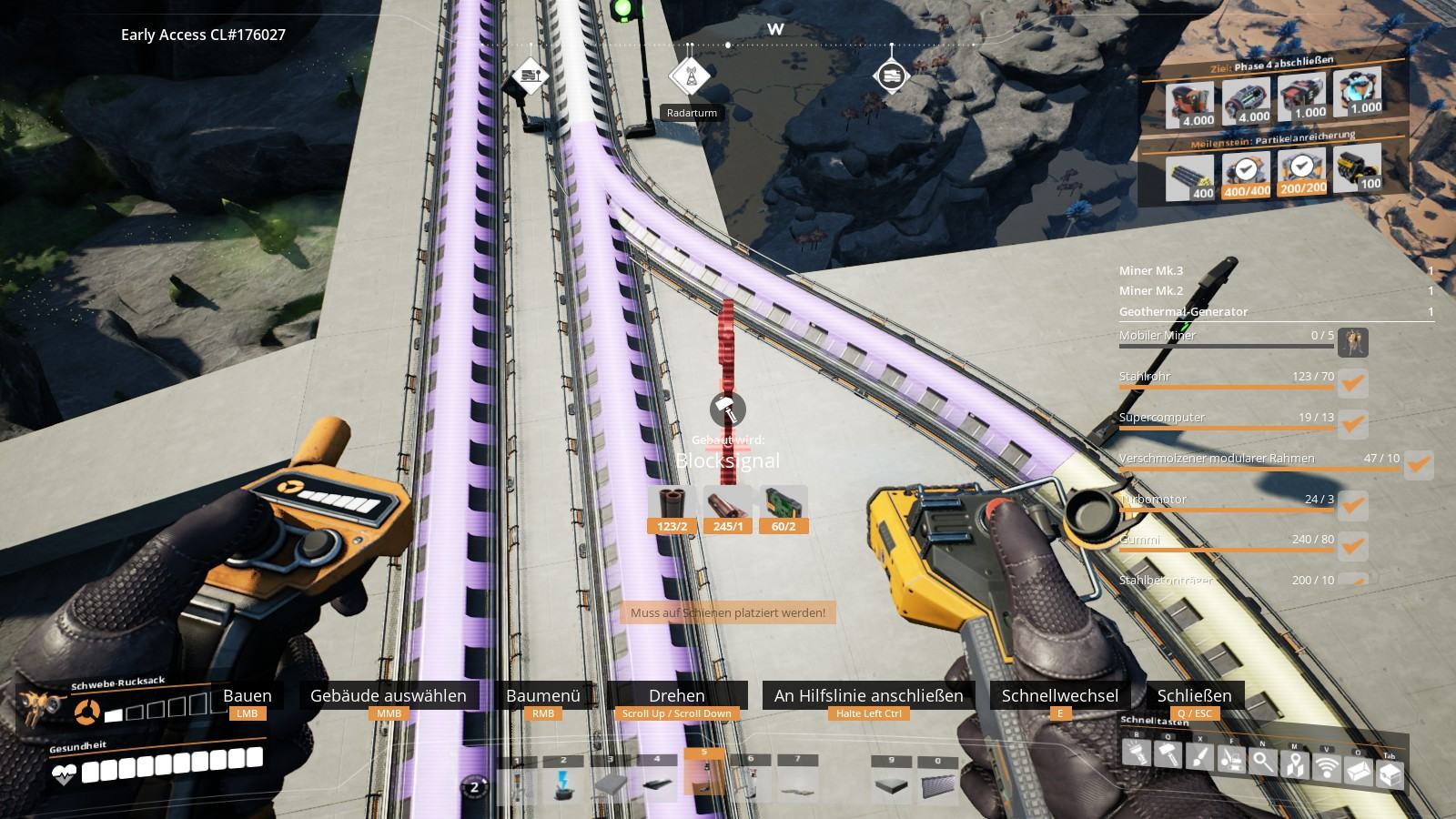This screenshot has height=819, width=1456.
Task: Select hotbar slot 4 with dark ramp
Action: 657,781
